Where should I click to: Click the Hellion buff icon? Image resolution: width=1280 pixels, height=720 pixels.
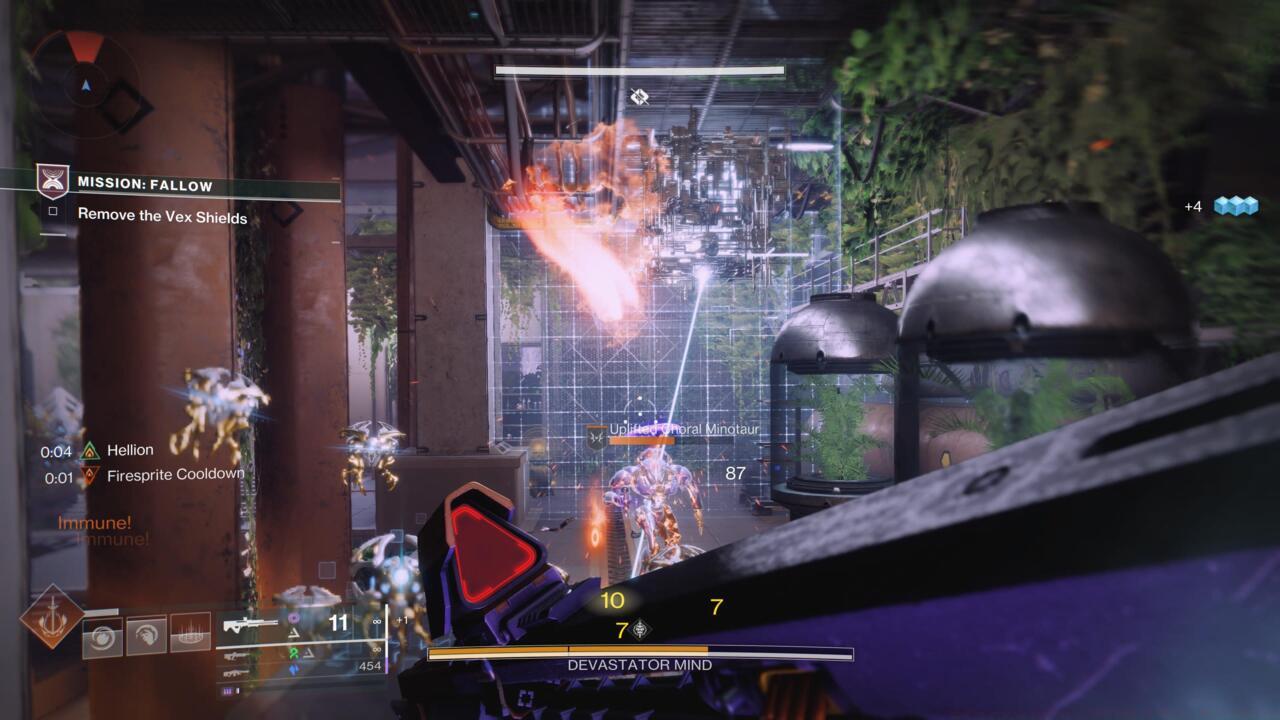click(x=90, y=451)
